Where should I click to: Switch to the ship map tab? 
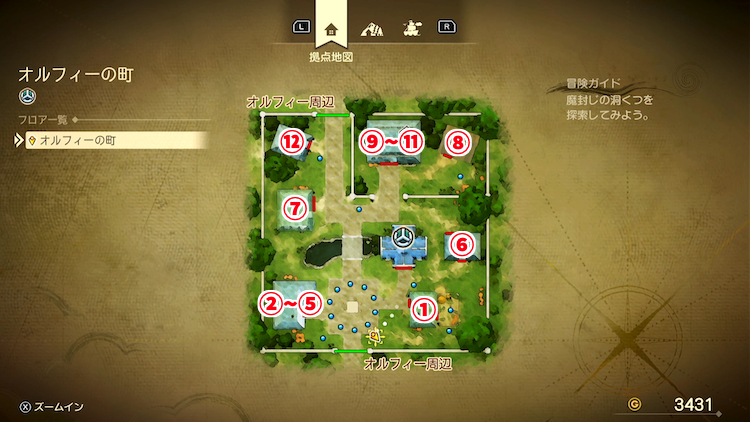click(x=409, y=29)
